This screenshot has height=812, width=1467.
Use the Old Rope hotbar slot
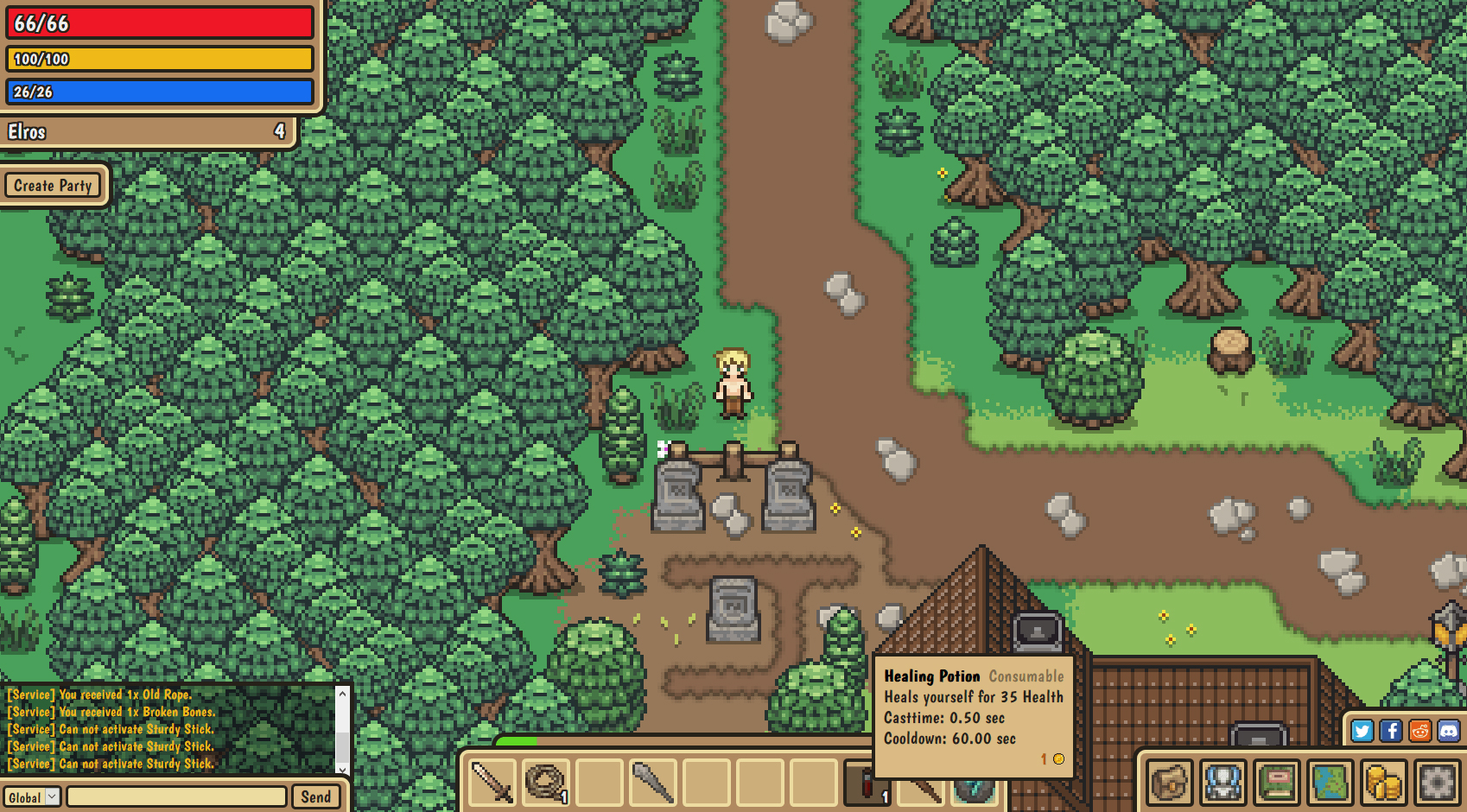[x=546, y=783]
